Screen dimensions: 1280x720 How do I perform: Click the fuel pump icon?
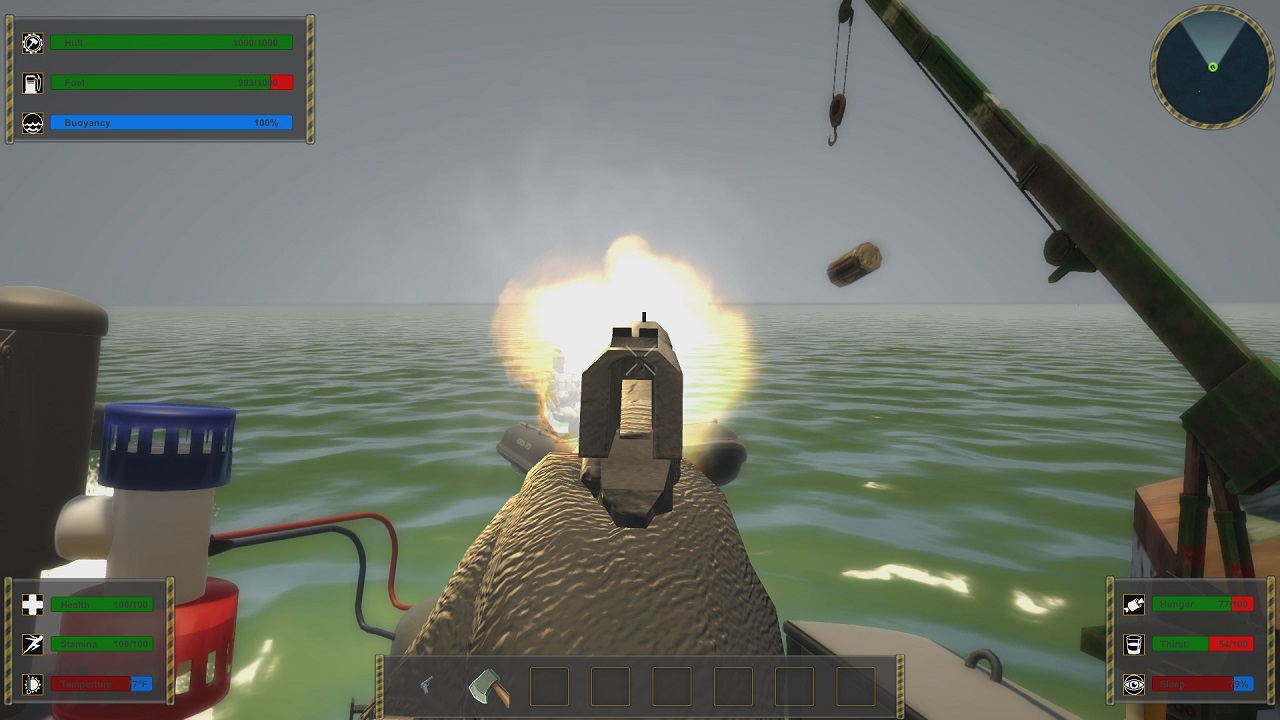click(x=33, y=83)
